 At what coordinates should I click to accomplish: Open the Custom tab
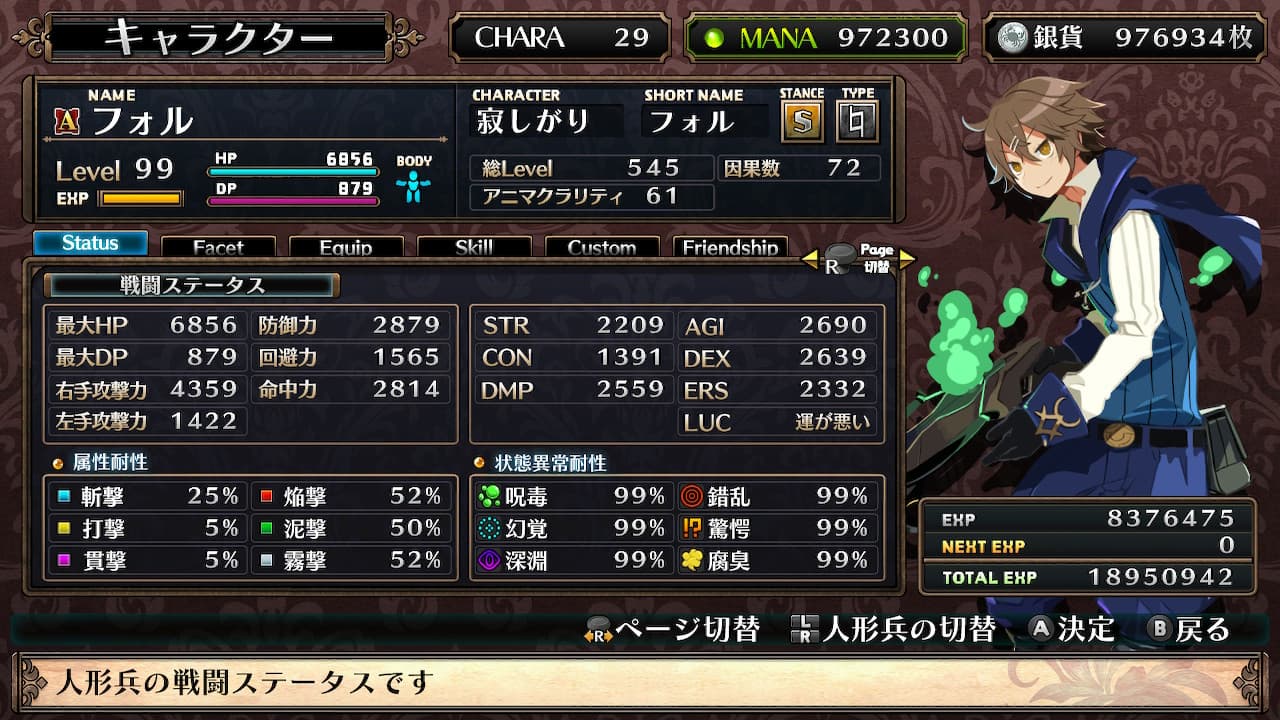(602, 247)
